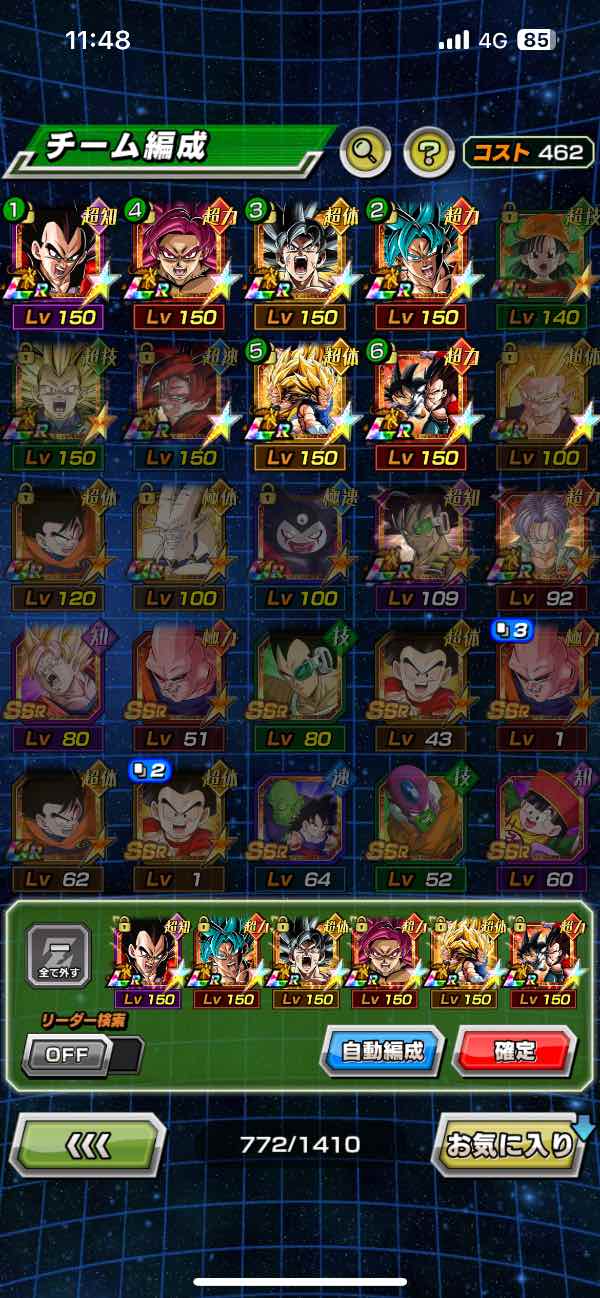This screenshot has height=1298, width=600.
Task: Open the magnifying glass search filter
Action: pos(366,152)
